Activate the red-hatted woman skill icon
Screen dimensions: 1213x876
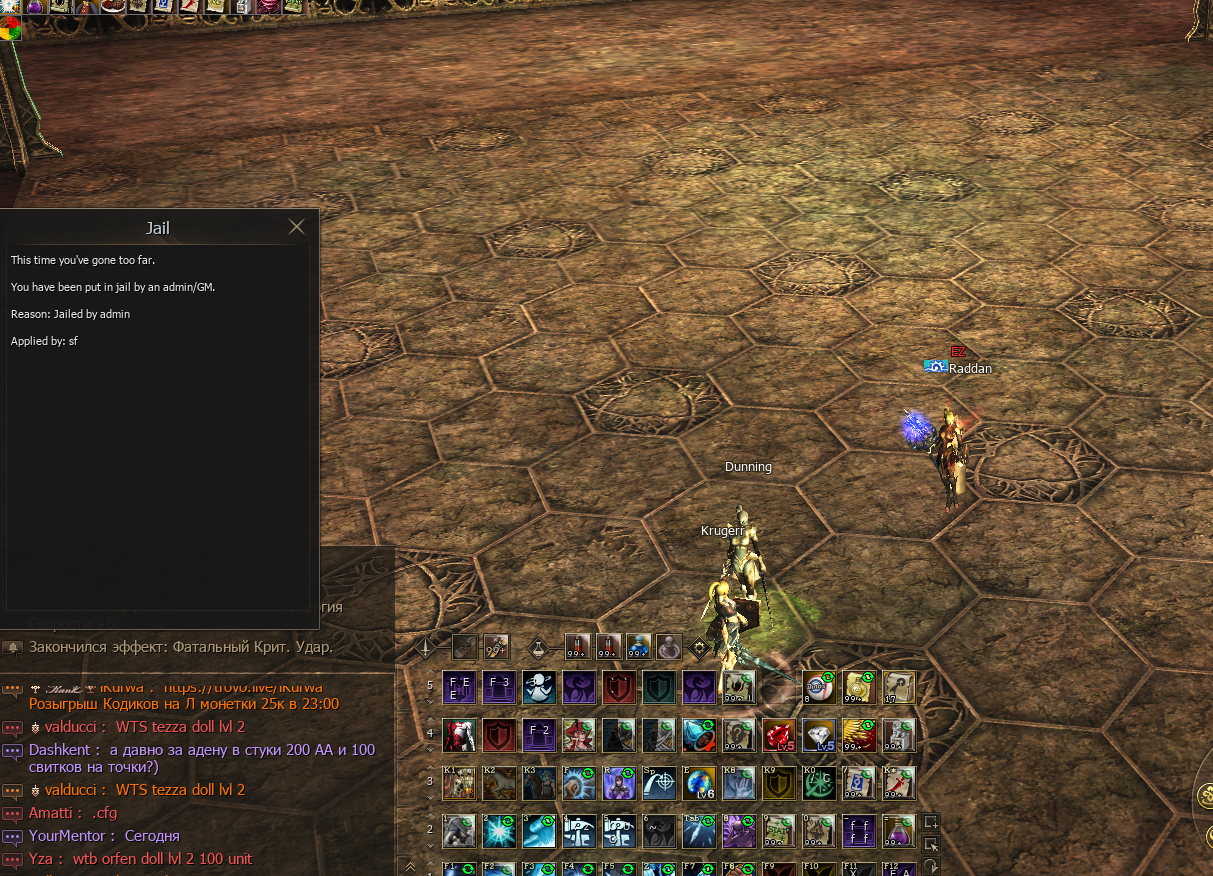pyautogui.click(x=578, y=735)
